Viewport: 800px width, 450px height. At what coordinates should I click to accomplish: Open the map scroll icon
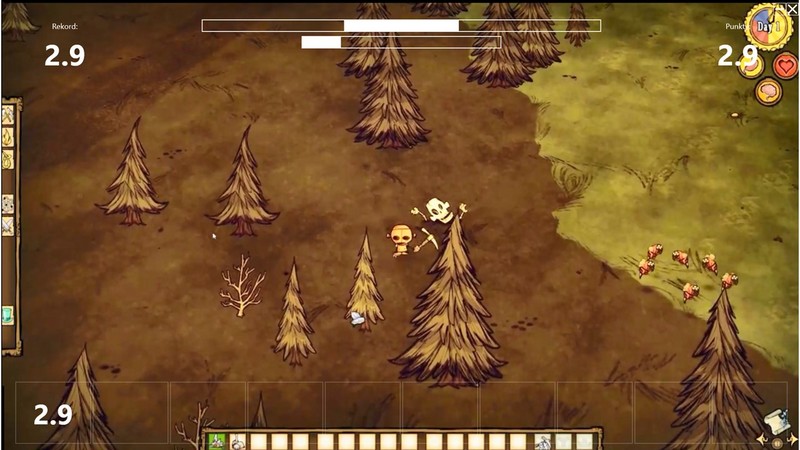[774, 422]
